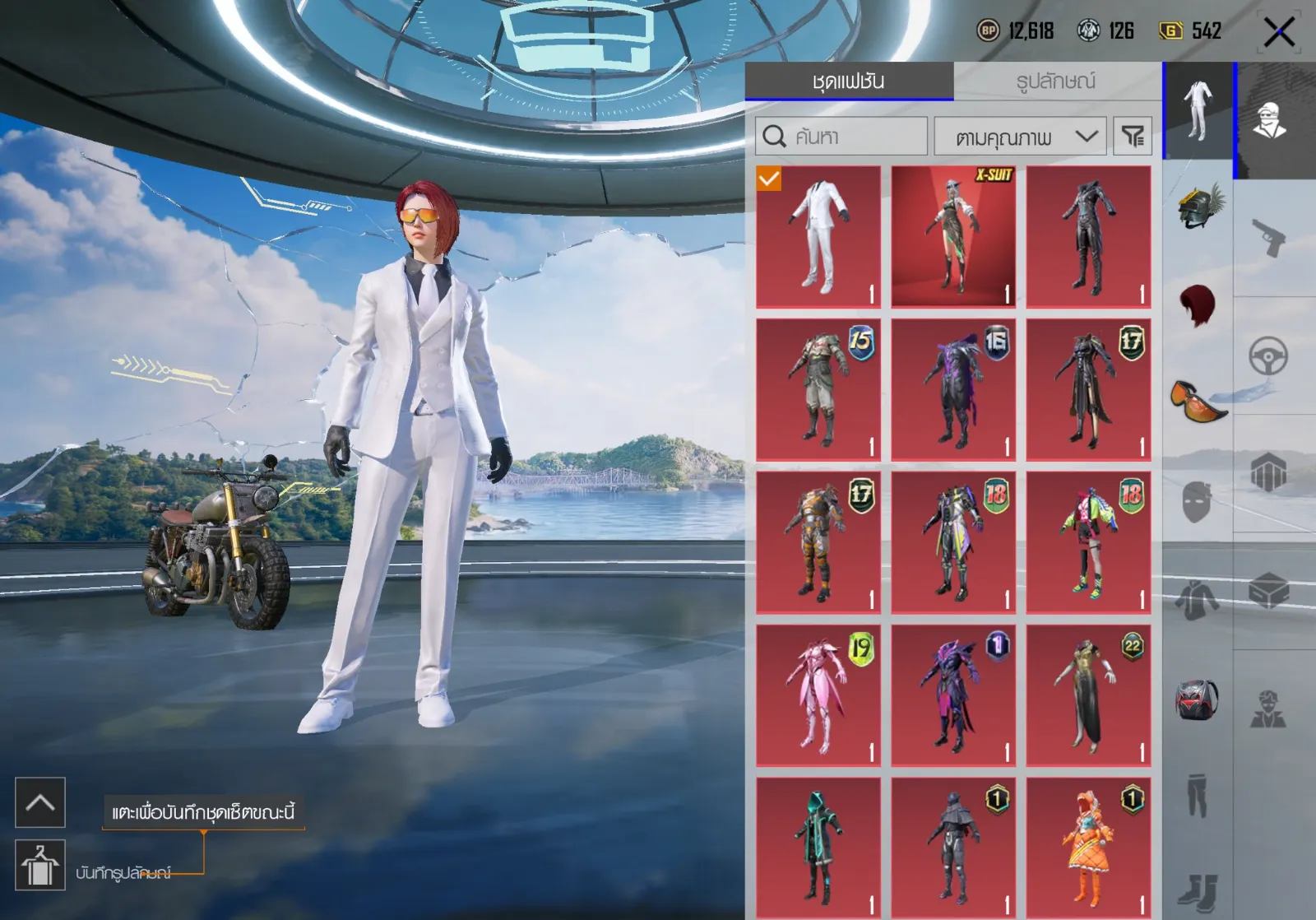This screenshot has height=920, width=1316.
Task: Choose the X-SUIT outfit tile
Action: point(953,237)
